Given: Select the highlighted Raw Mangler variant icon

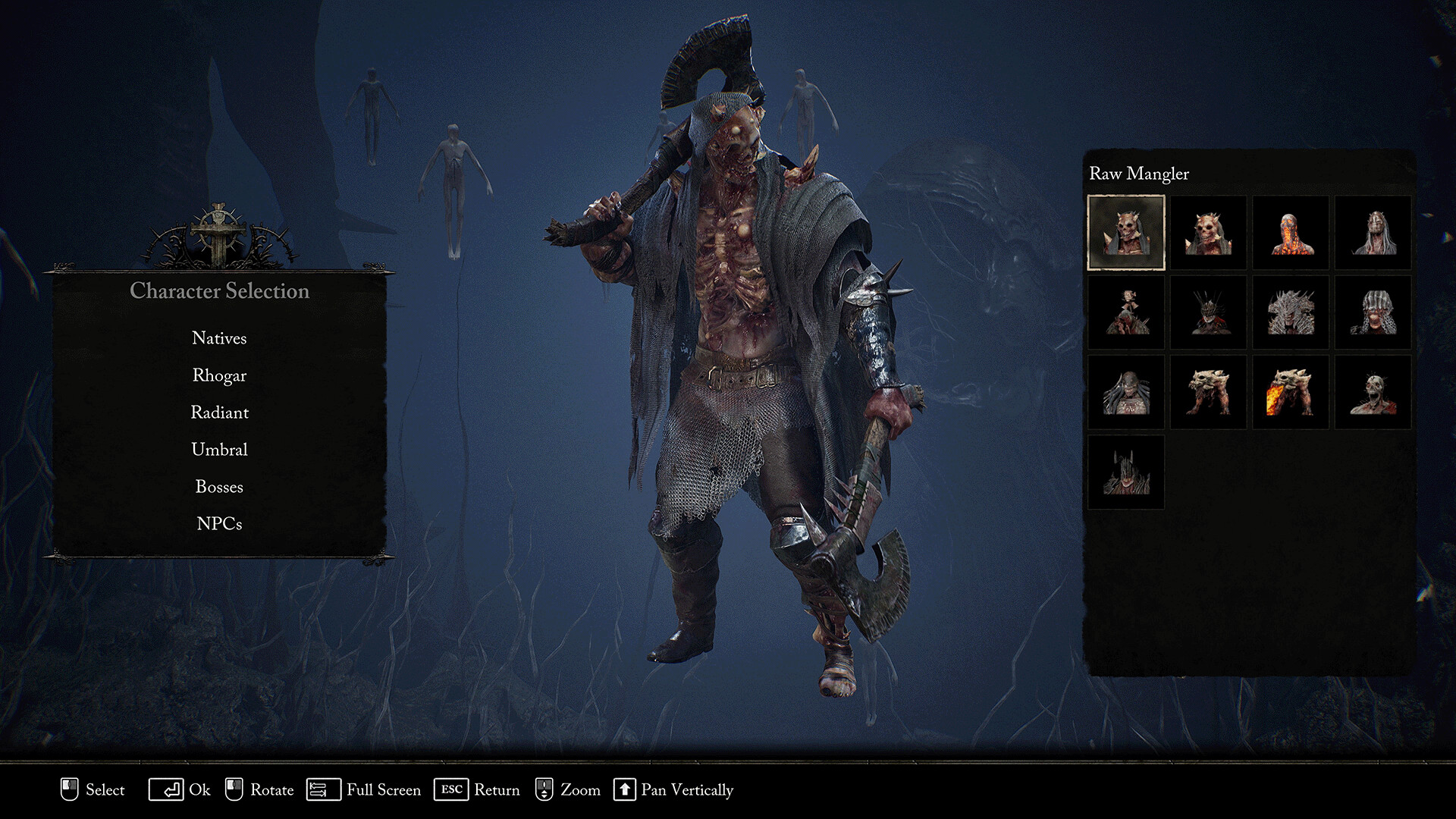Looking at the screenshot, I should click(1125, 233).
